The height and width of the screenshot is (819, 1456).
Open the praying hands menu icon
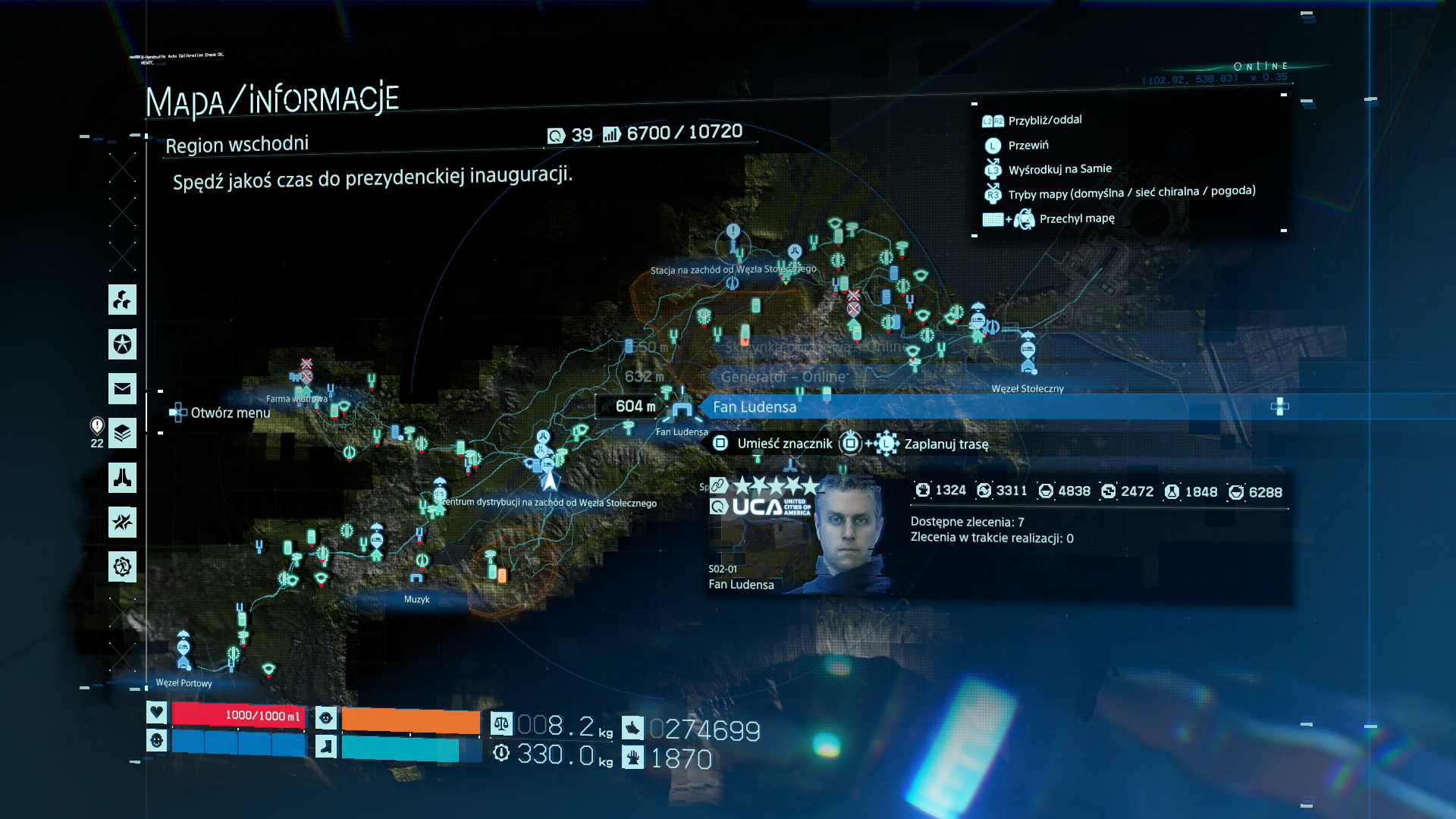pyautogui.click(x=122, y=478)
